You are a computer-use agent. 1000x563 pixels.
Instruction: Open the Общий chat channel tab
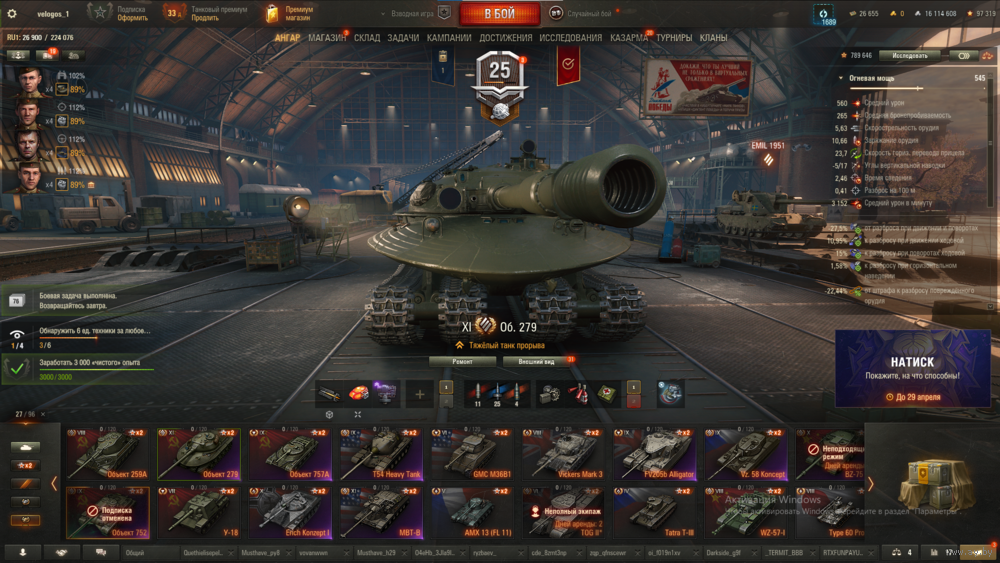point(135,552)
